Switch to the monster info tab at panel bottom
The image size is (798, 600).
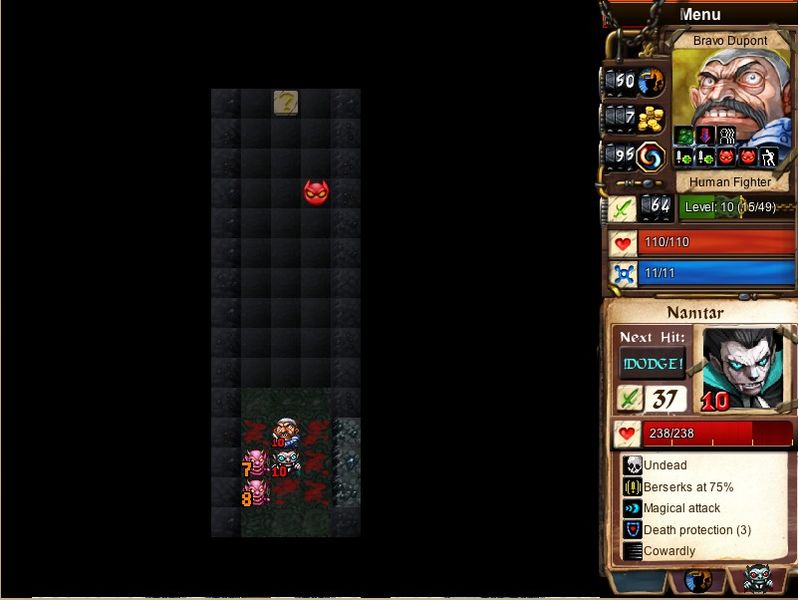pos(757,580)
